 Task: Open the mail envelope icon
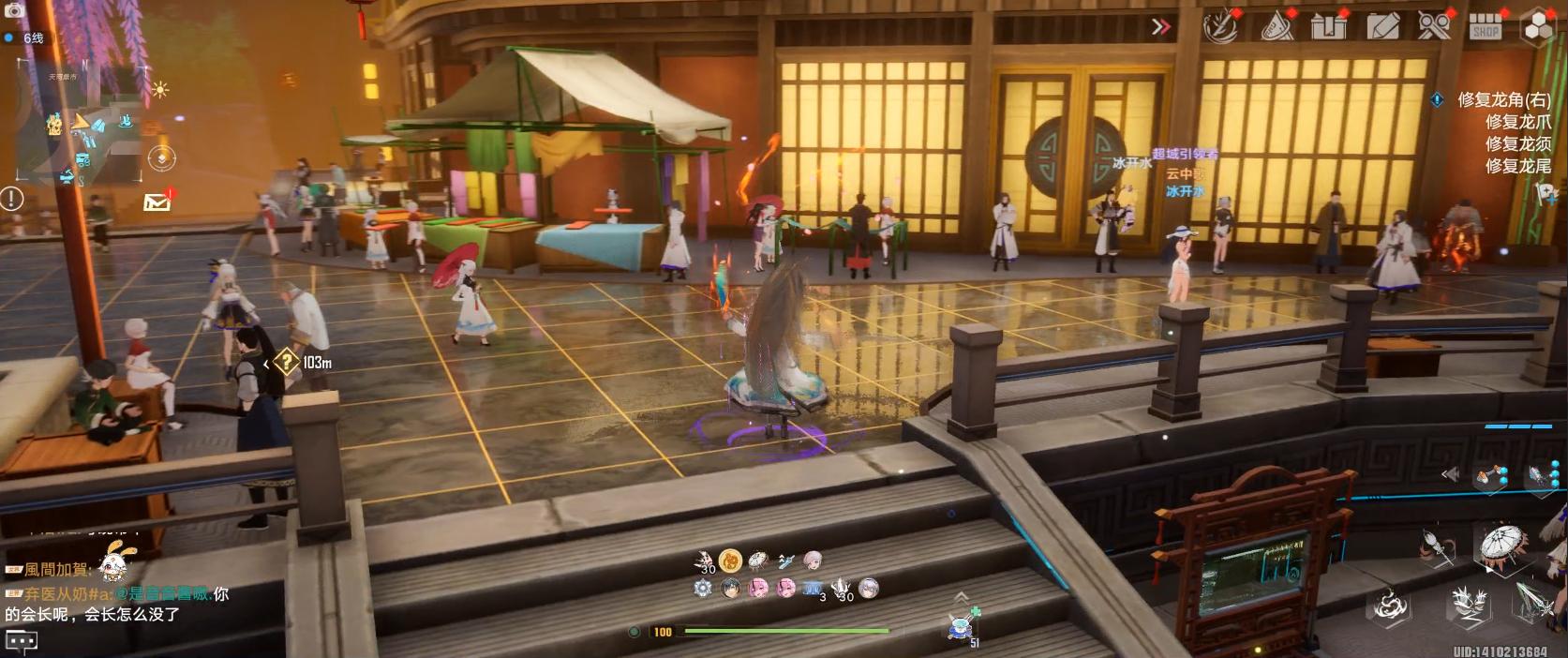pyautogui.click(x=157, y=202)
